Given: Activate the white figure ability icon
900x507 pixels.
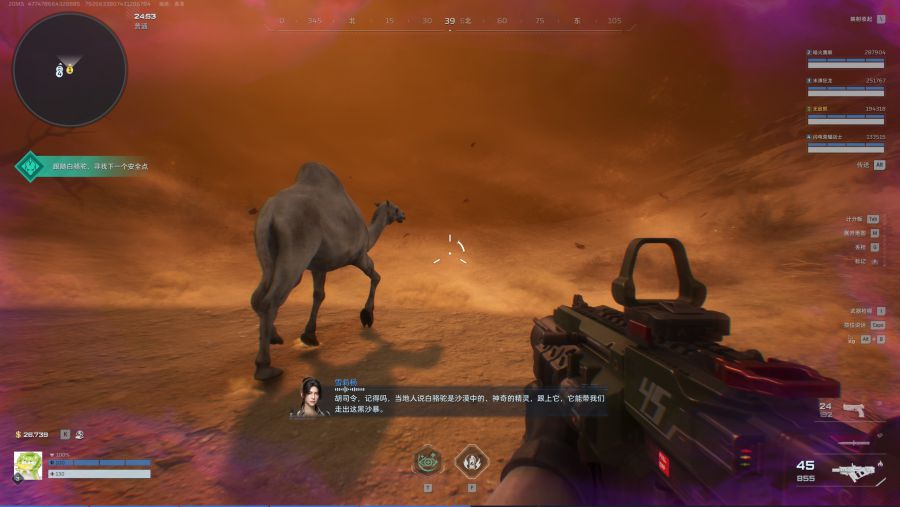Looking at the screenshot, I should 471,462.
